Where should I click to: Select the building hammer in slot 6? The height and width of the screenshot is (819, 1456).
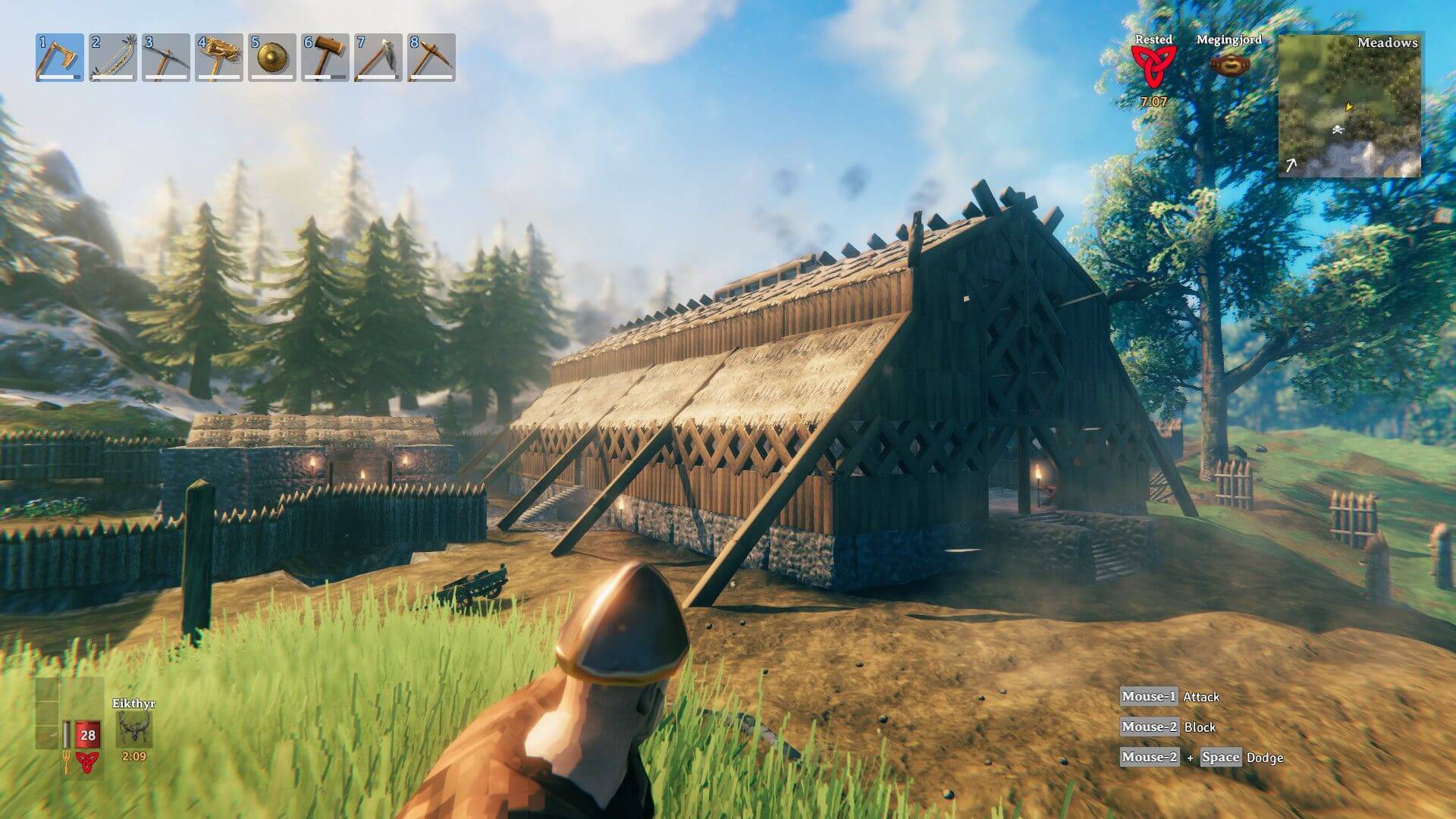click(325, 58)
